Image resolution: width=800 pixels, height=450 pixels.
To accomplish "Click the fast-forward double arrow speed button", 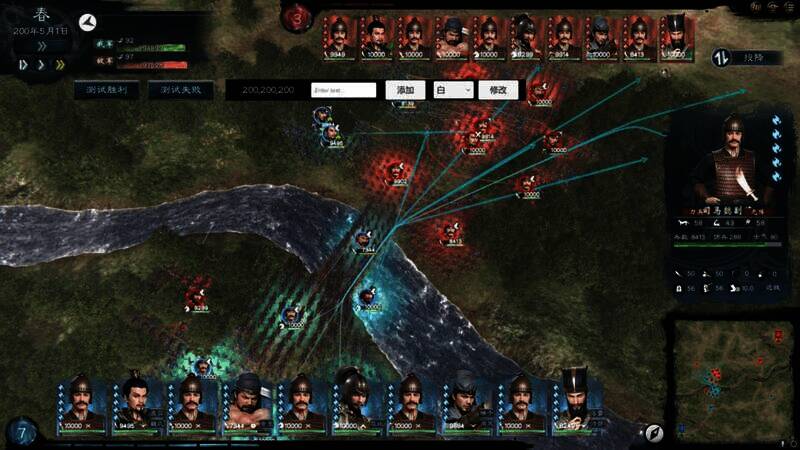I will [x=58, y=65].
